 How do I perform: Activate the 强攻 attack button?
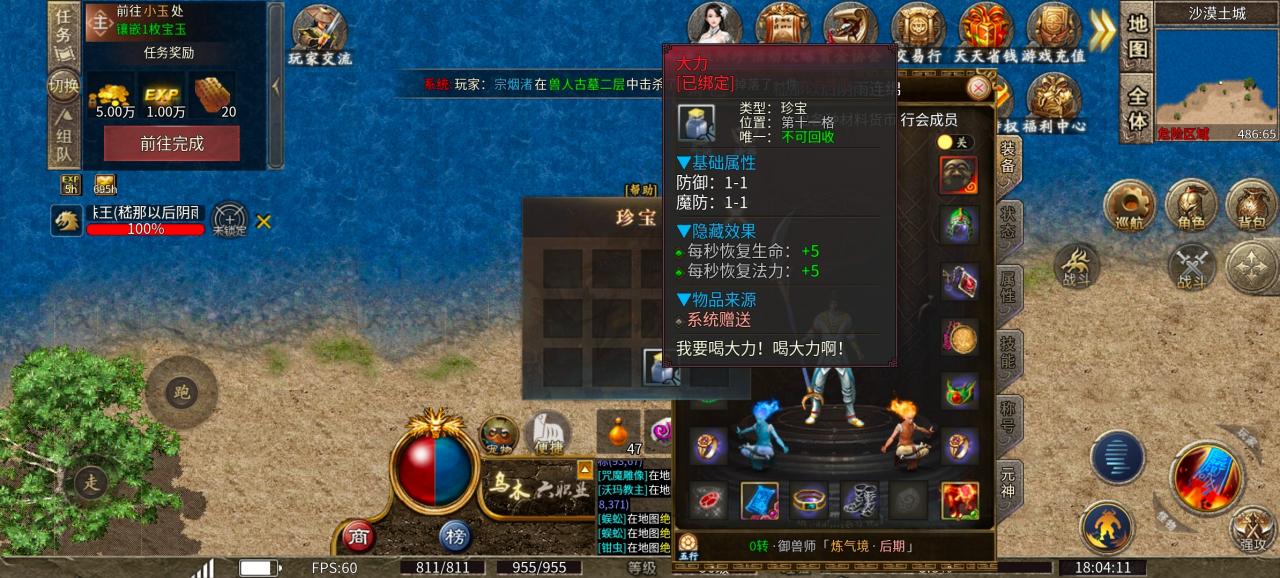point(1251,527)
